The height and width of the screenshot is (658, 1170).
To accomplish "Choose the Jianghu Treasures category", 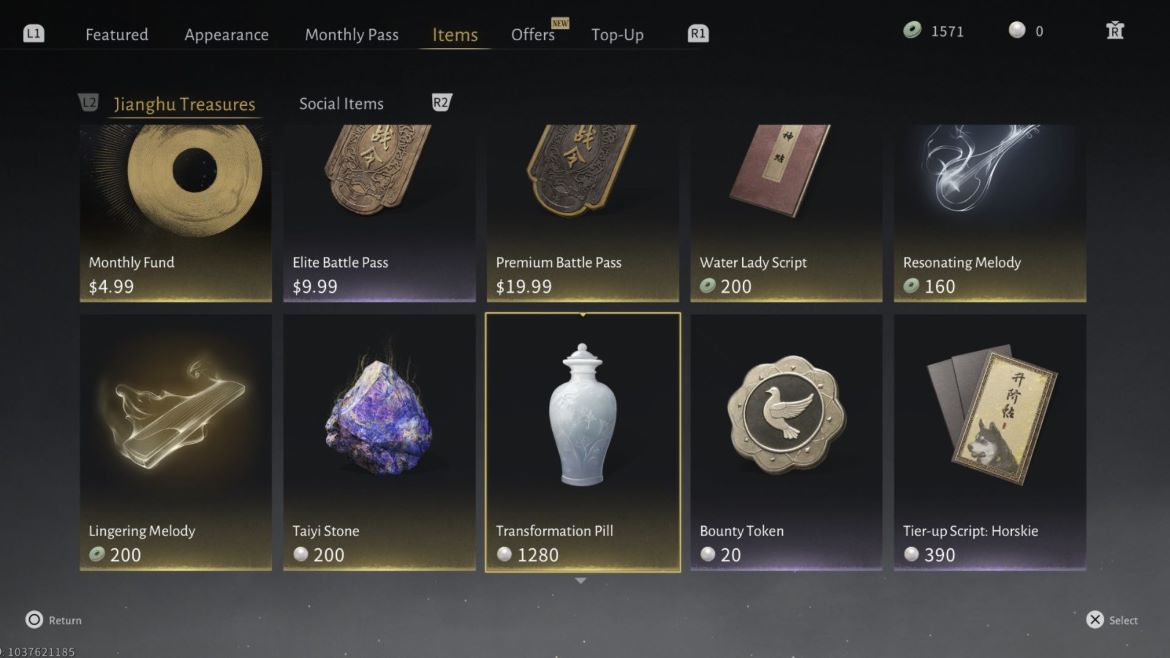I will tap(184, 104).
